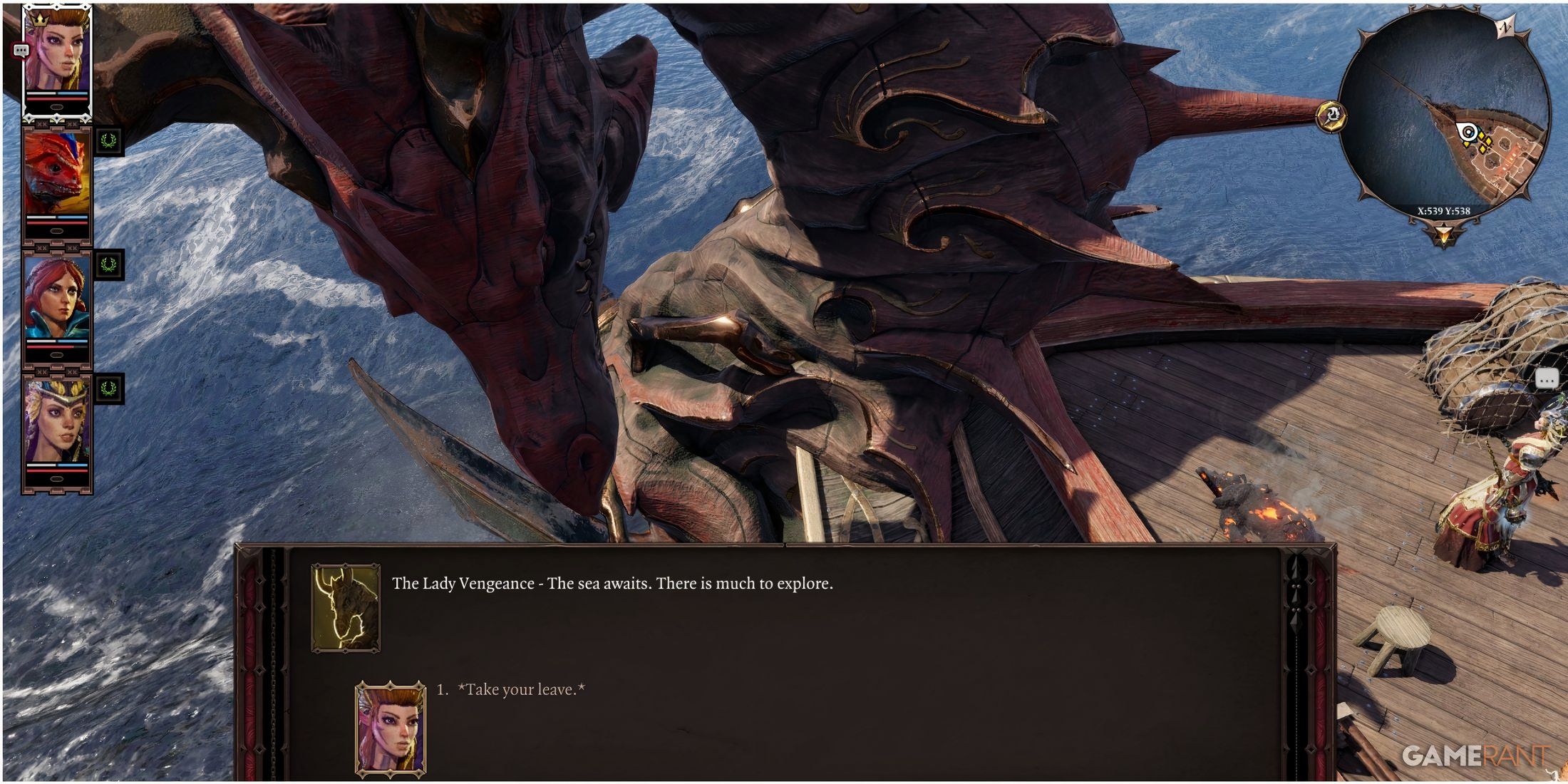Click the gold hexagon button beside the minimap
Screen dimensions: 1568x784
(x=1331, y=115)
